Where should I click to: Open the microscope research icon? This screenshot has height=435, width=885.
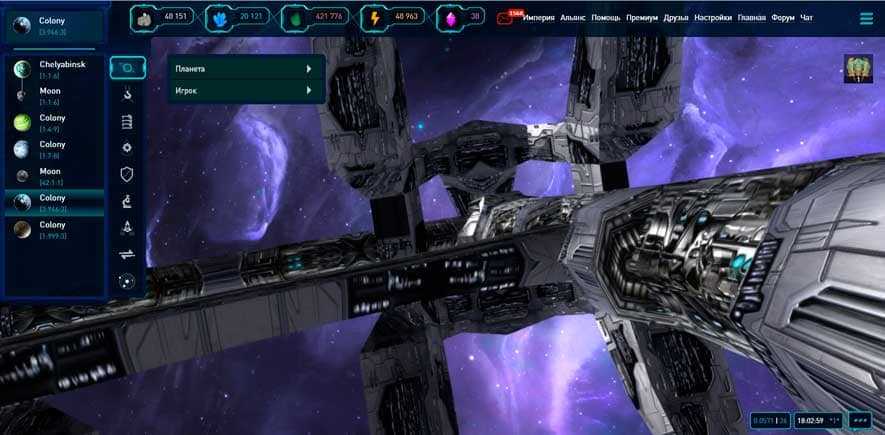pos(127,201)
